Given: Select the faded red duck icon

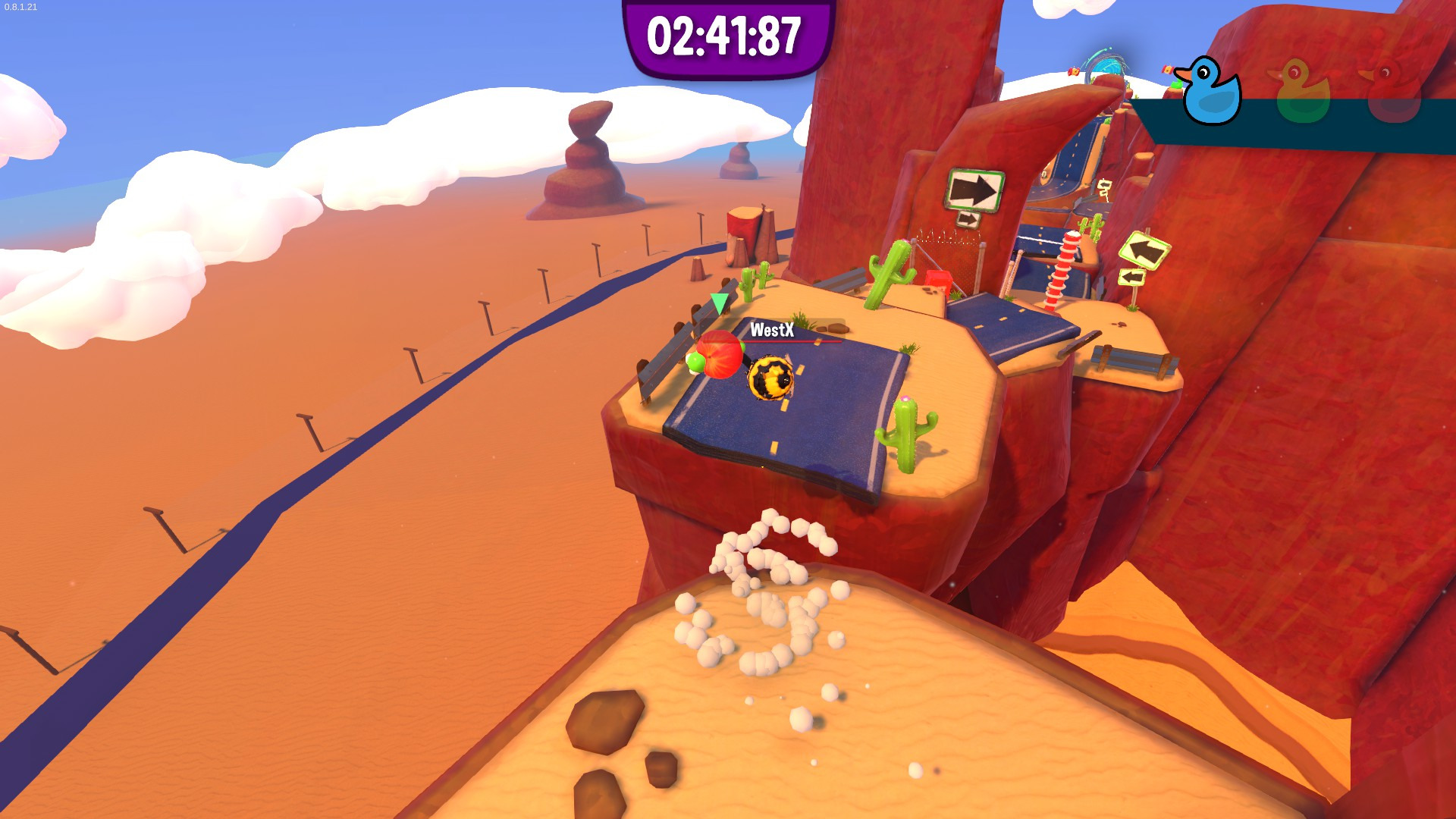Looking at the screenshot, I should pyautogui.click(x=1392, y=93).
